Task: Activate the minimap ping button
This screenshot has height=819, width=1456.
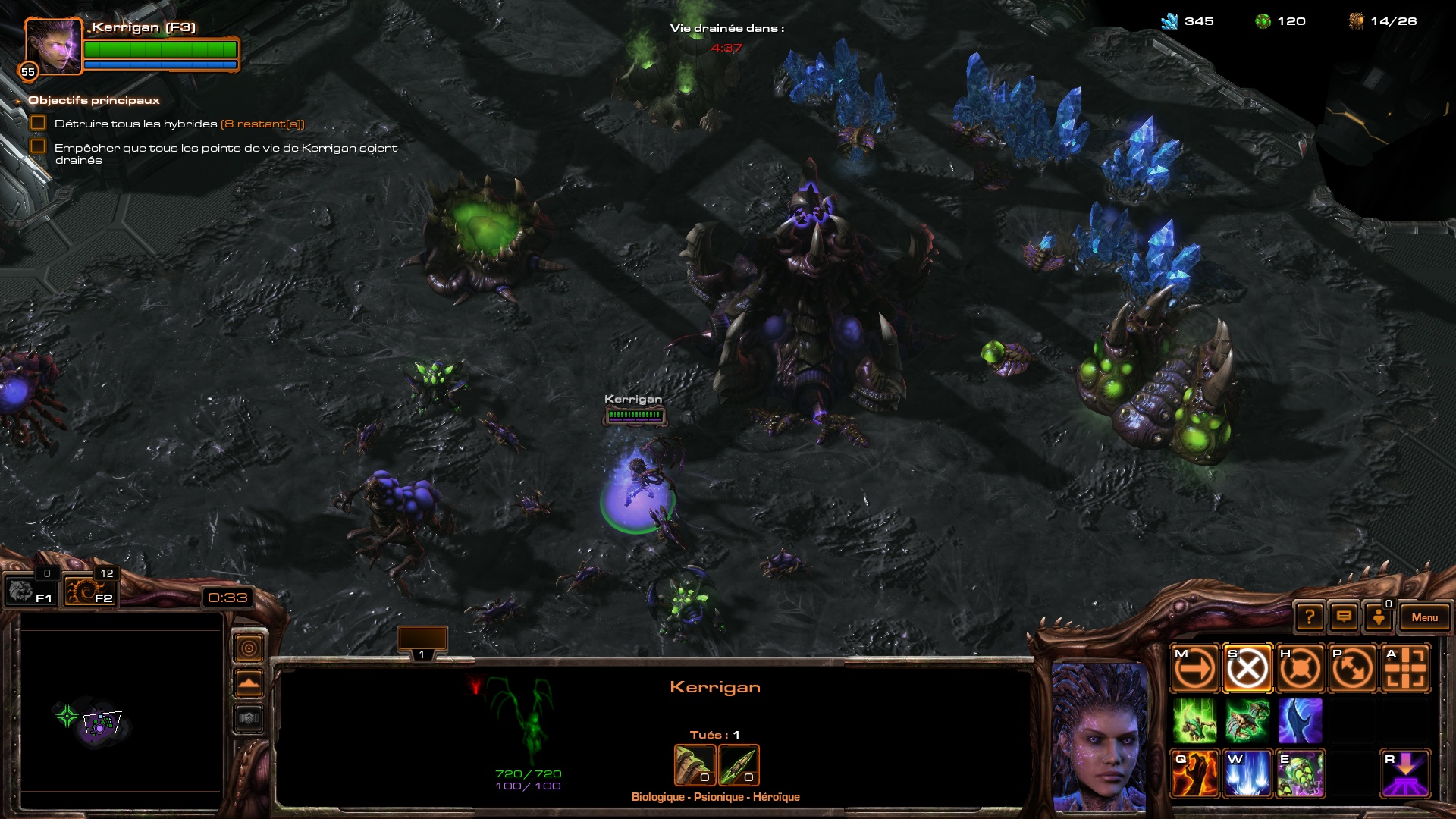Action: (249, 648)
